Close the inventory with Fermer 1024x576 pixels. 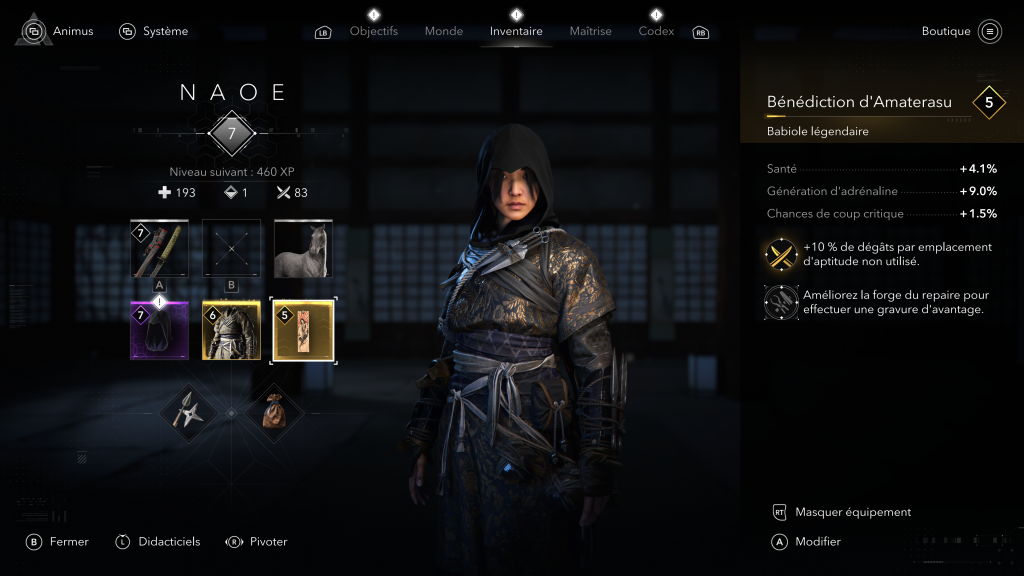click(68, 541)
